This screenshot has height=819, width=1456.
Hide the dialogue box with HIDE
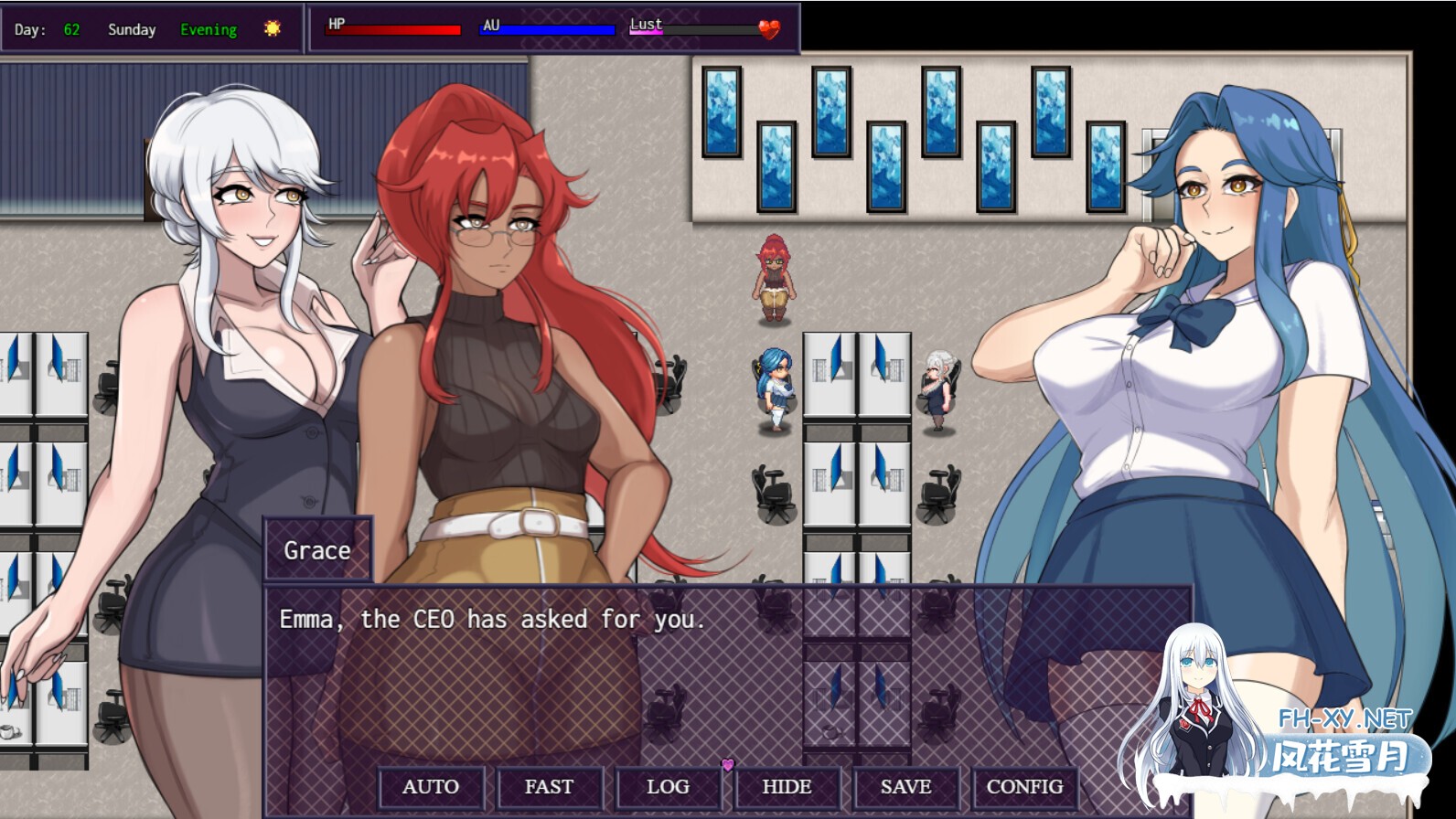(787, 786)
